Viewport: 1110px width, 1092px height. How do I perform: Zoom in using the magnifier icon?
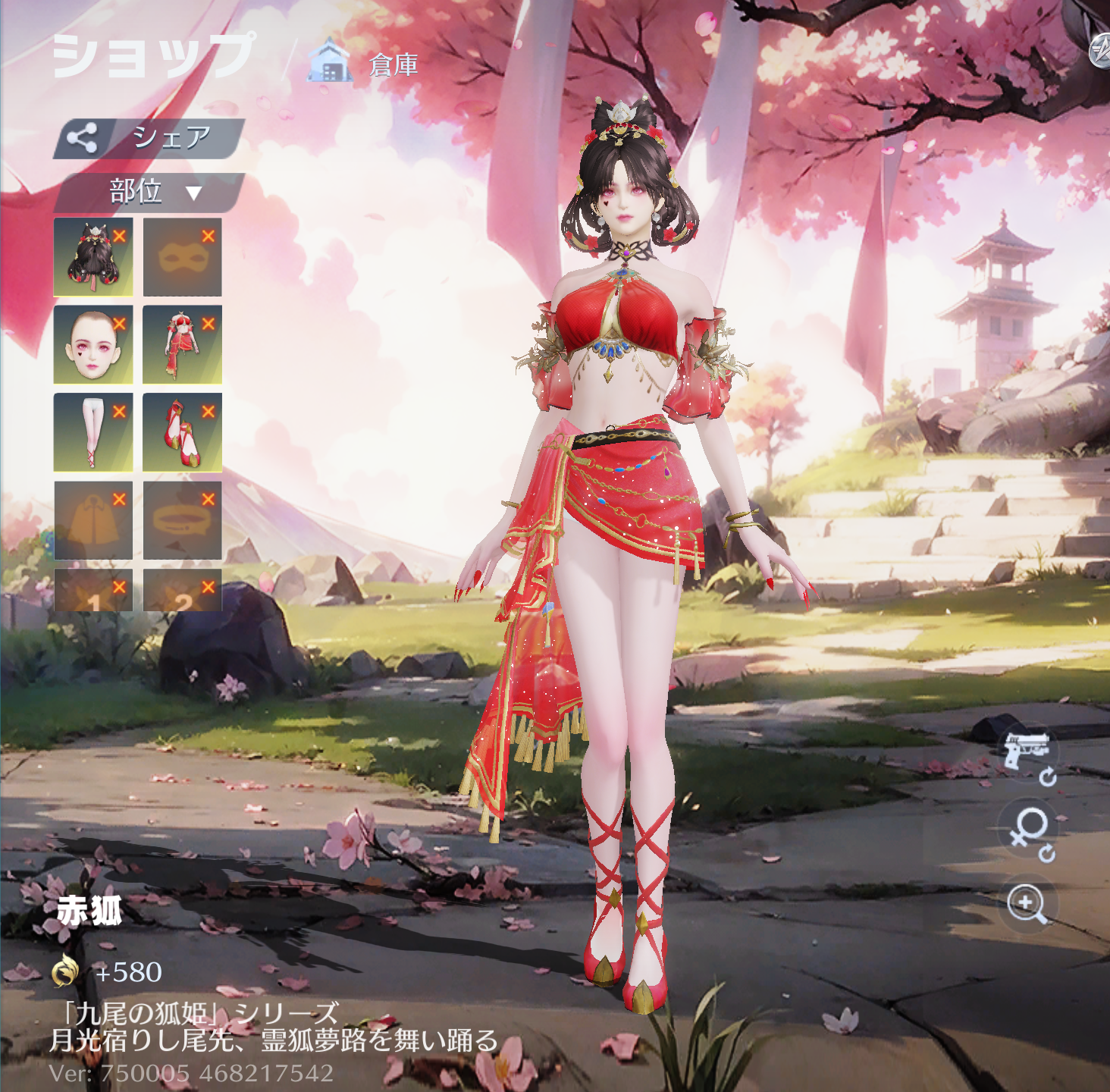(x=1024, y=904)
